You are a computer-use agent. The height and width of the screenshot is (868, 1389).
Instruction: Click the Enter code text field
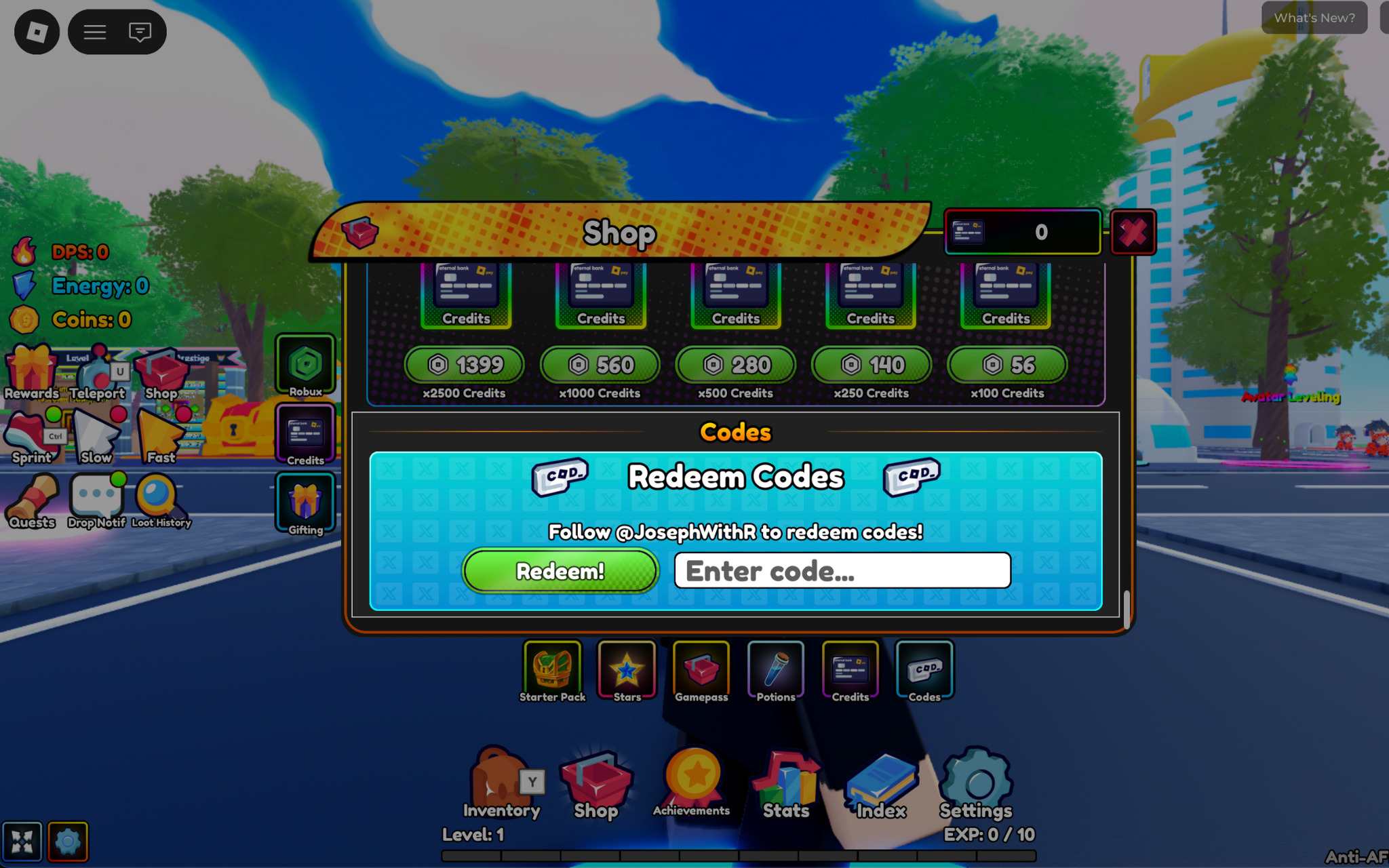[841, 570]
